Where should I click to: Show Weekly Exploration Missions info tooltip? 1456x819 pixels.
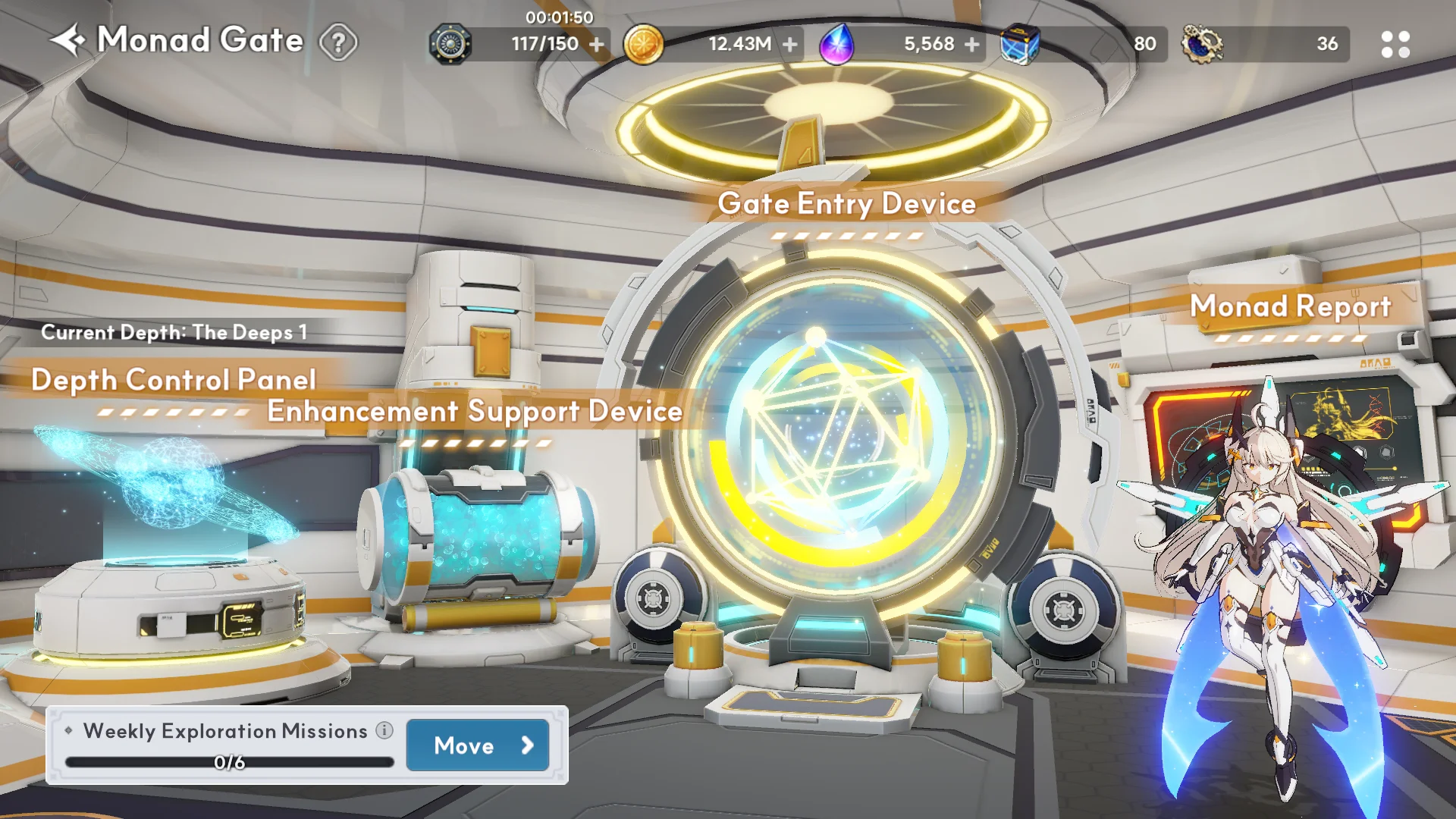click(384, 730)
